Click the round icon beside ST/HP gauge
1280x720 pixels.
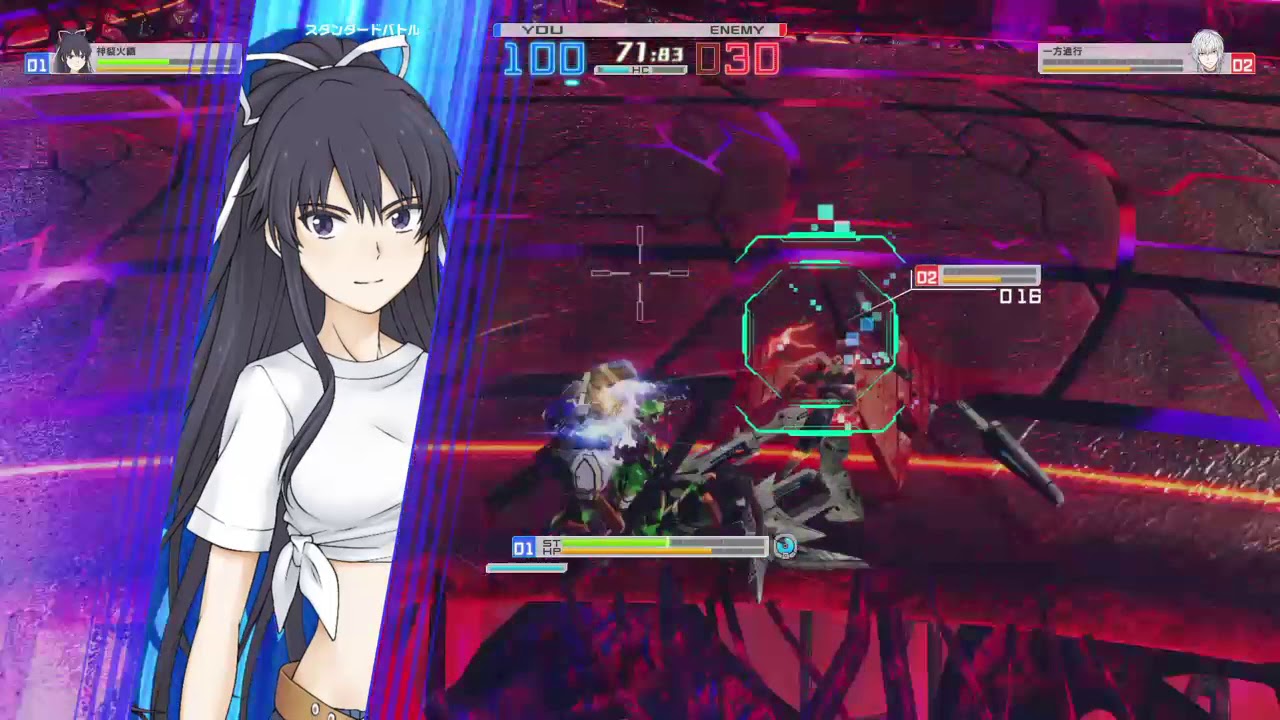(x=786, y=546)
